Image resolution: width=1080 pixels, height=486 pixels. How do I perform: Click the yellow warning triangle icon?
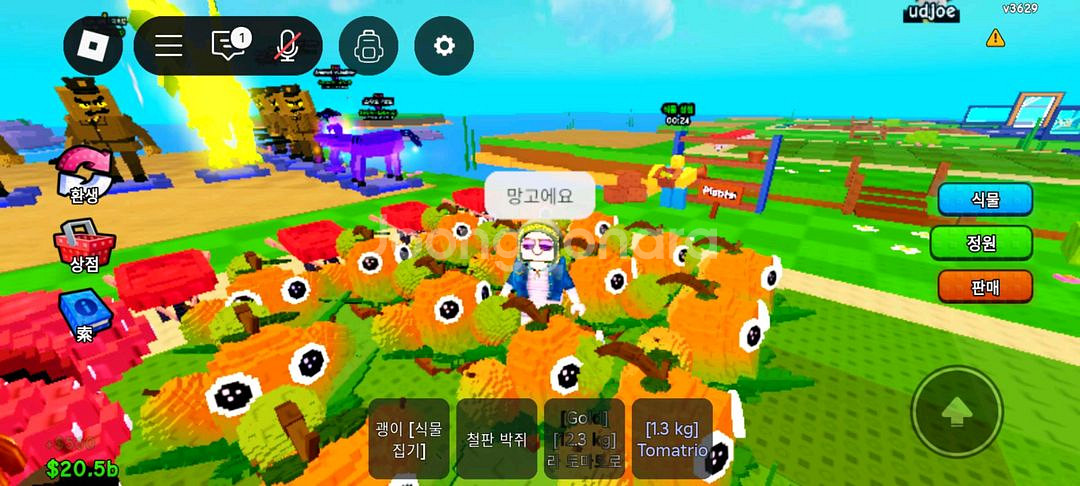[995, 38]
